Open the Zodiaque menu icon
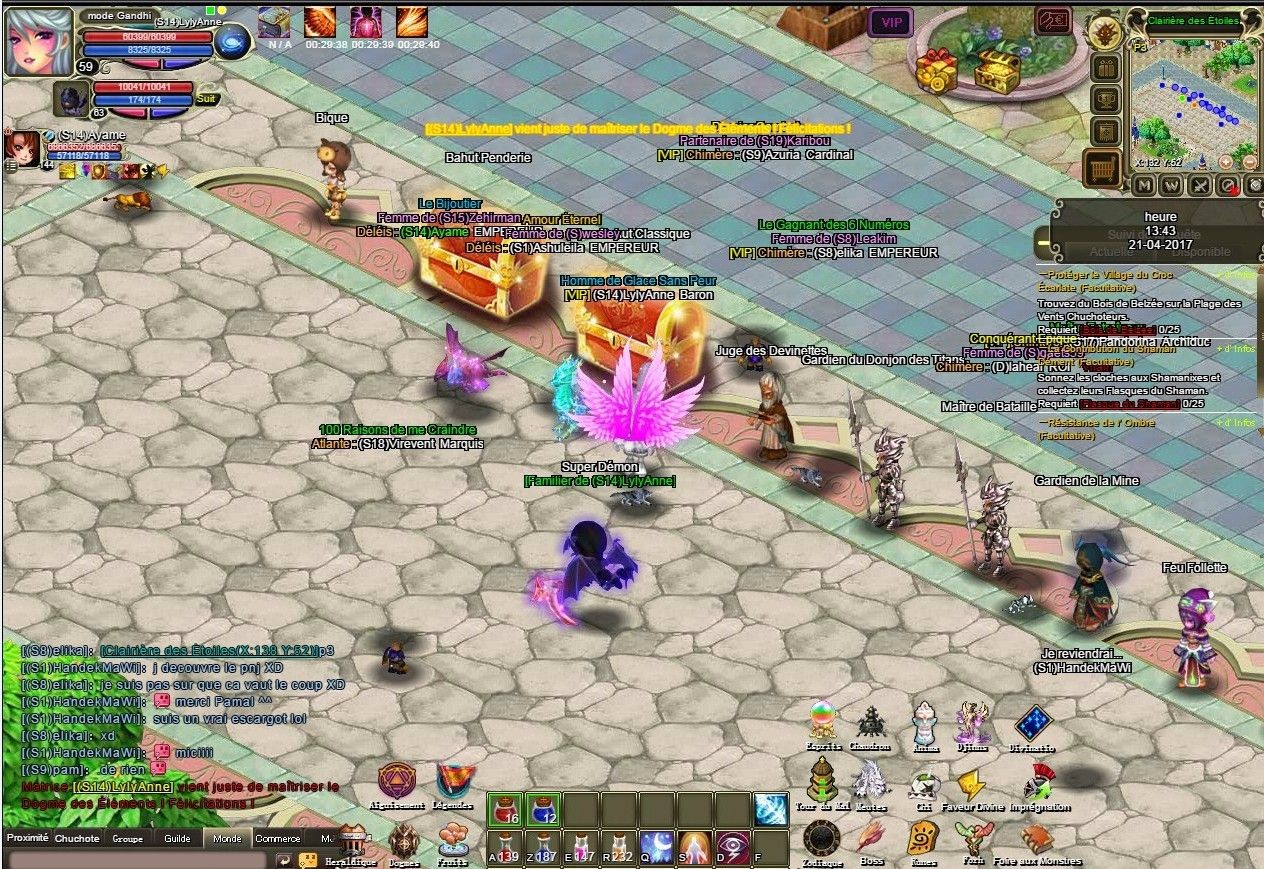 (x=822, y=838)
